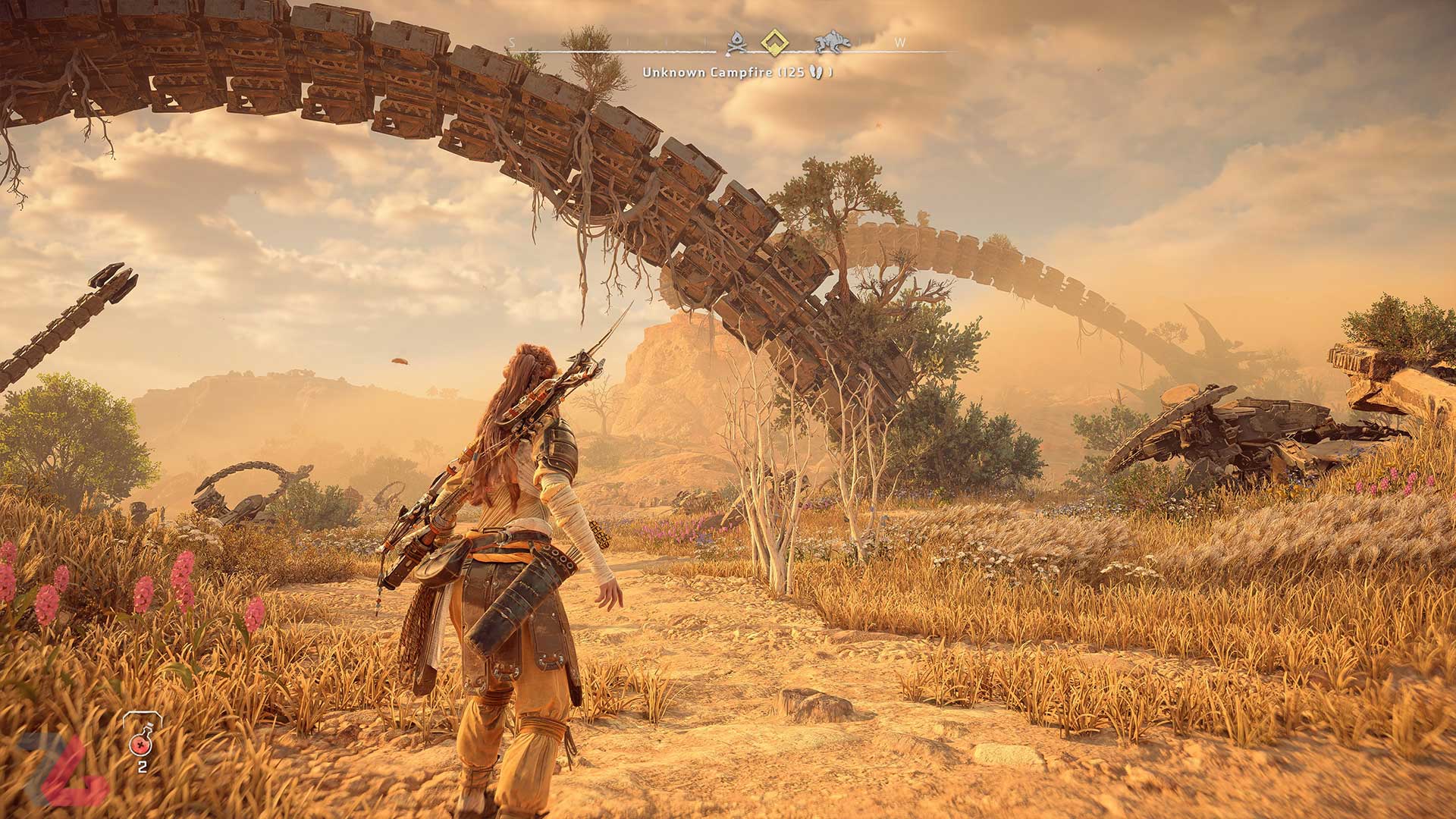Screen dimensions: 1456x819
Task: Select the campfire icon on the compass
Action: click(737, 42)
